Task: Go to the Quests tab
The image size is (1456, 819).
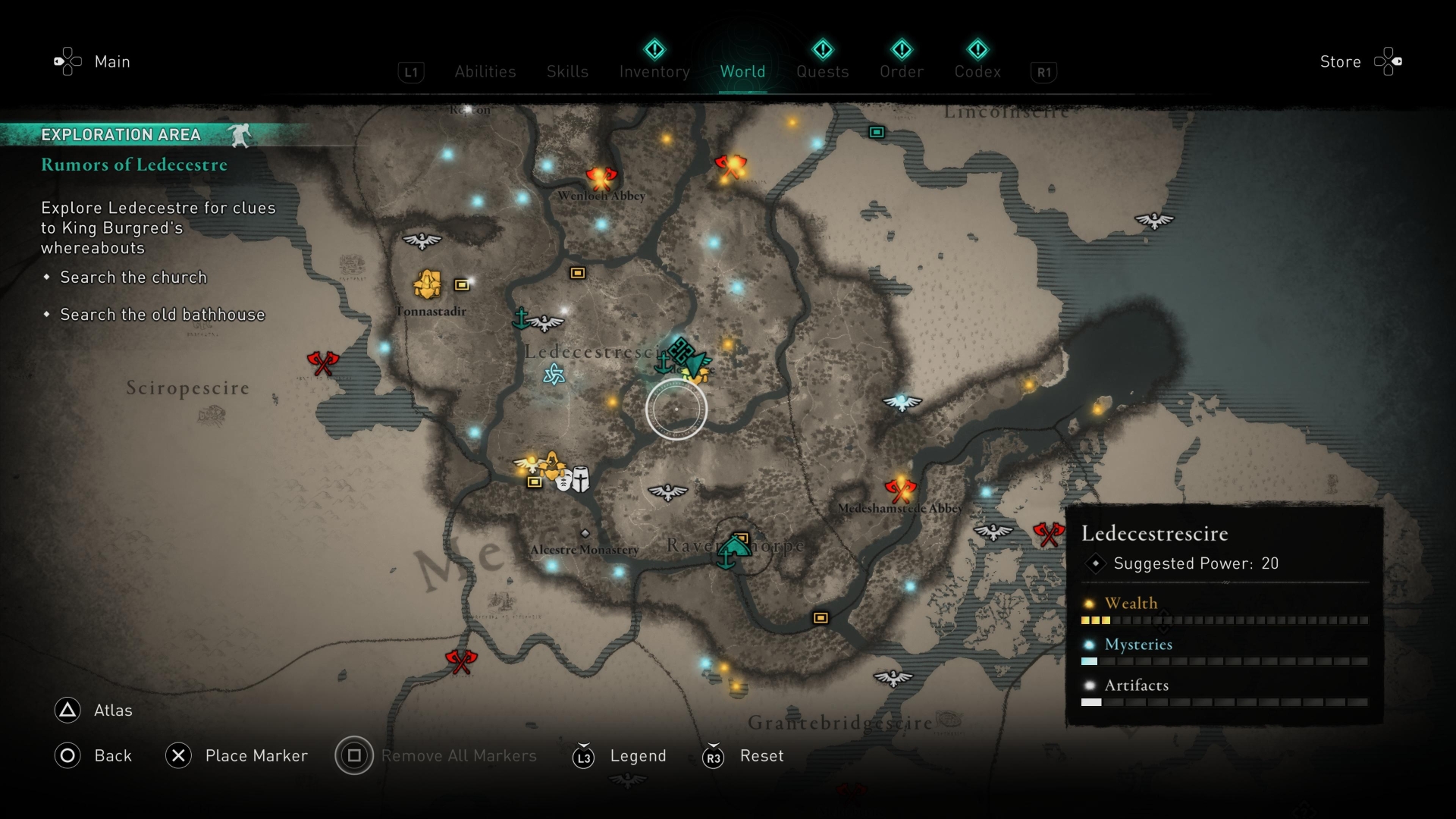Action: (822, 72)
